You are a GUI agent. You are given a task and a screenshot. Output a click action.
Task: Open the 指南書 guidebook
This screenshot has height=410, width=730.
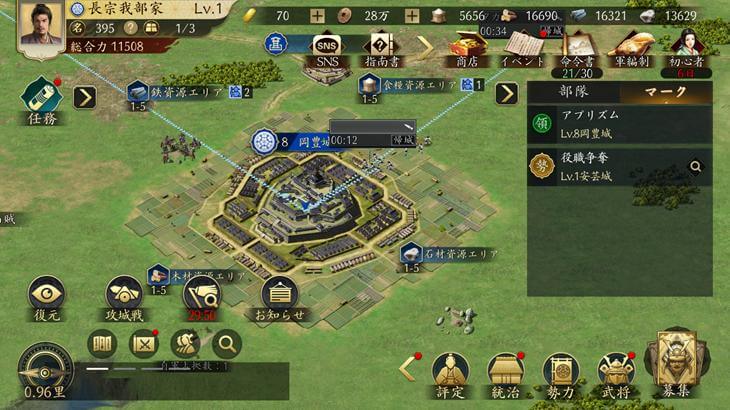click(380, 48)
